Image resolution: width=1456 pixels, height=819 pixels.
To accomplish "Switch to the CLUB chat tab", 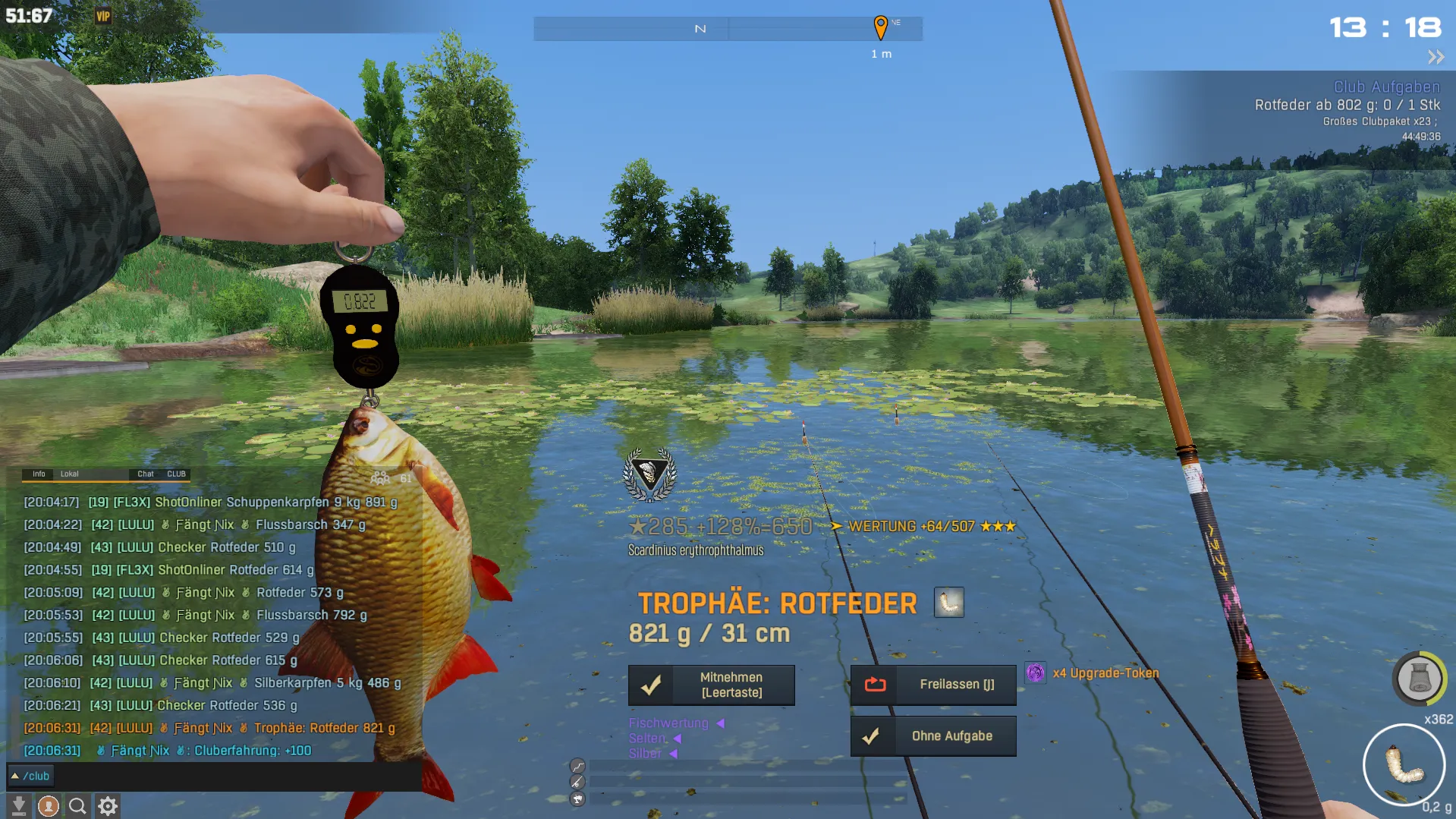I will click(177, 474).
